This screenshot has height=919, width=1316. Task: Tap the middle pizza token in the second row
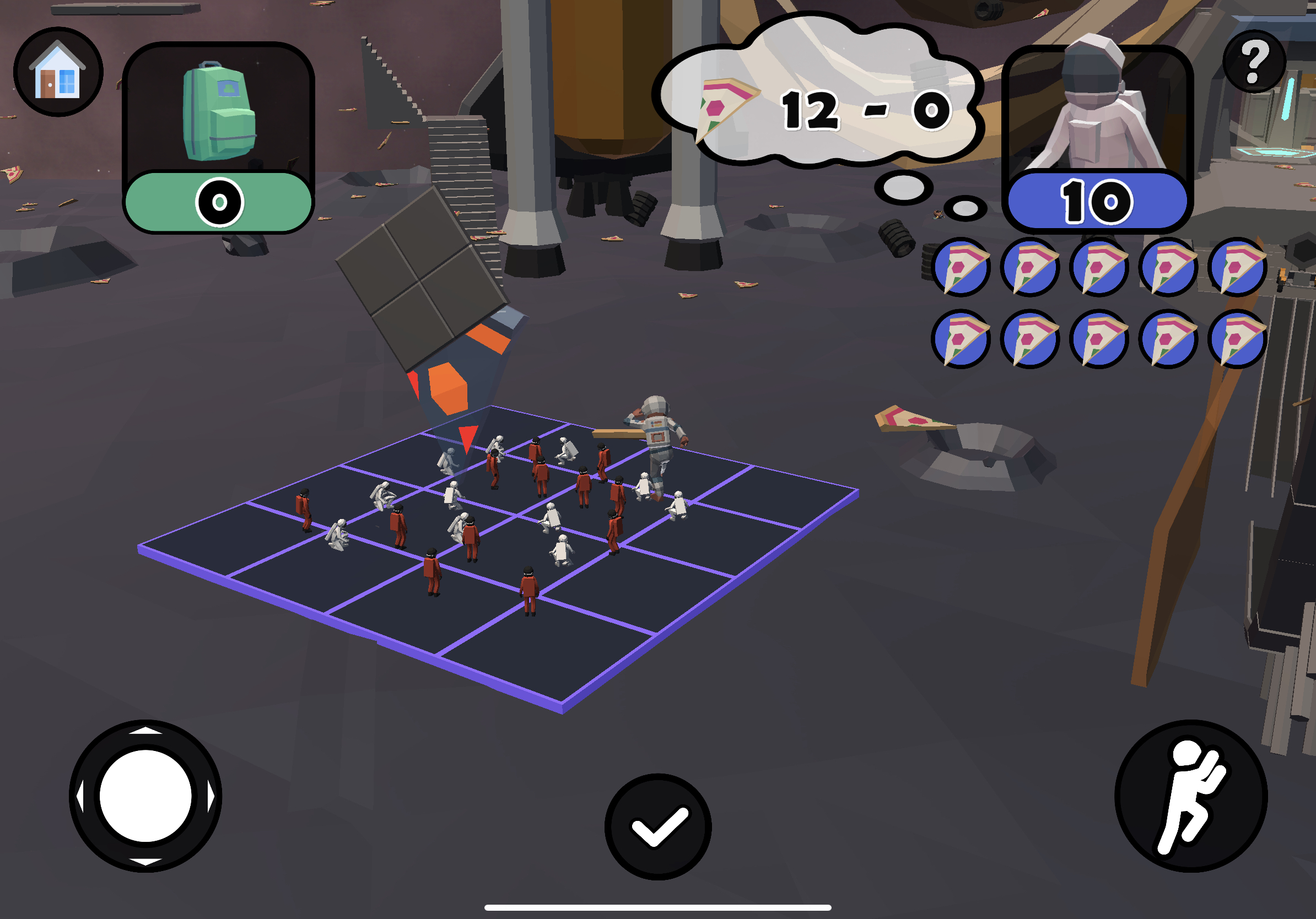click(x=1099, y=341)
